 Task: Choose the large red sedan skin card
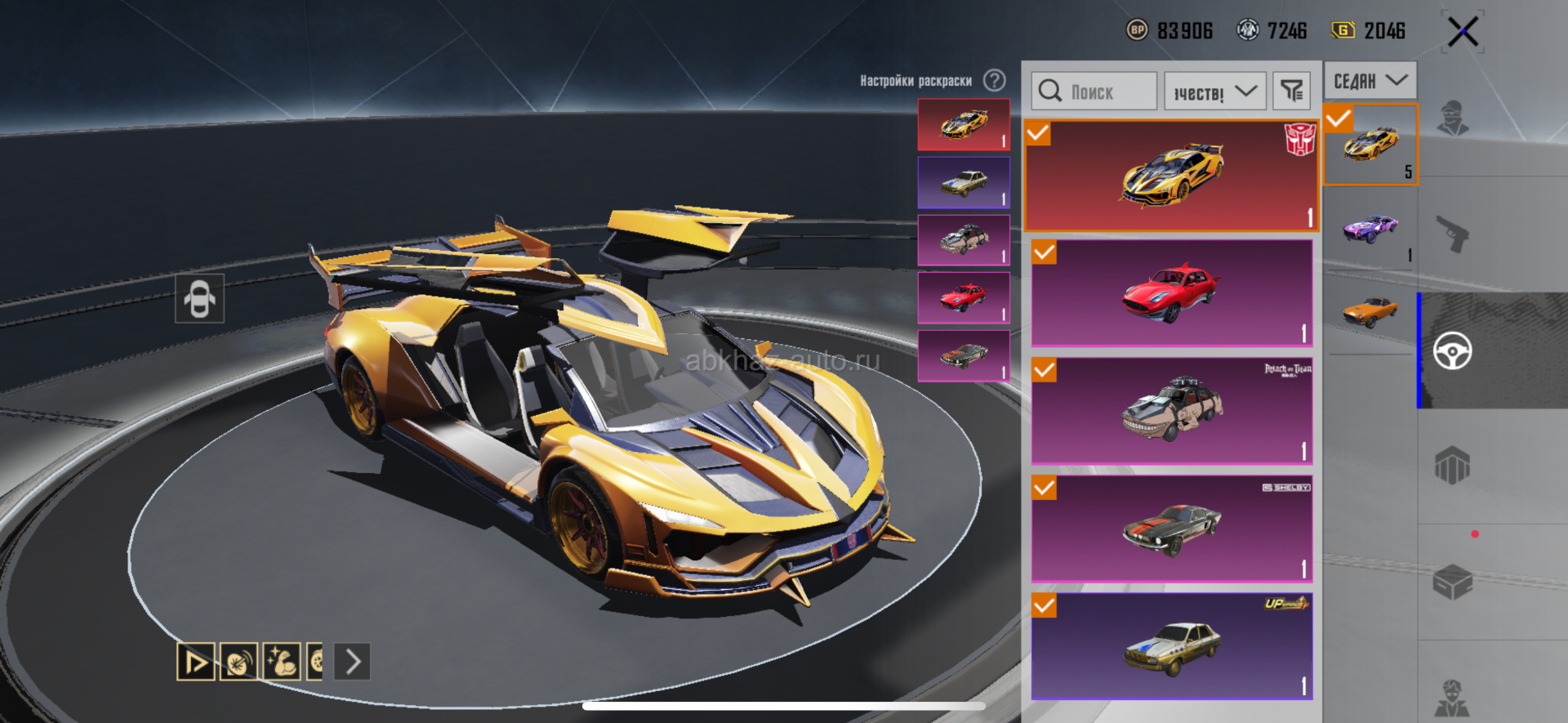1171,292
